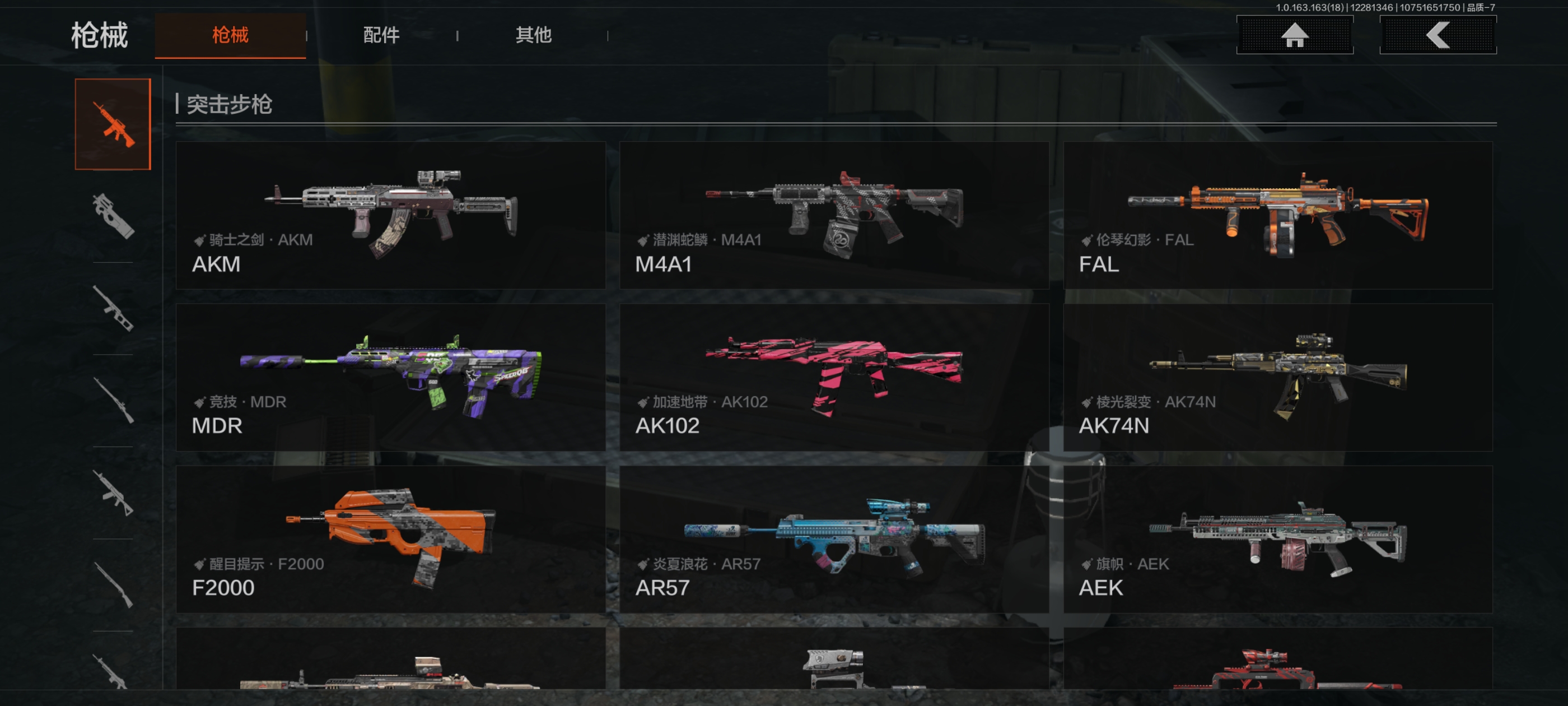Select the pink AK102 rifle
The height and width of the screenshot is (706, 1568).
pos(834,377)
